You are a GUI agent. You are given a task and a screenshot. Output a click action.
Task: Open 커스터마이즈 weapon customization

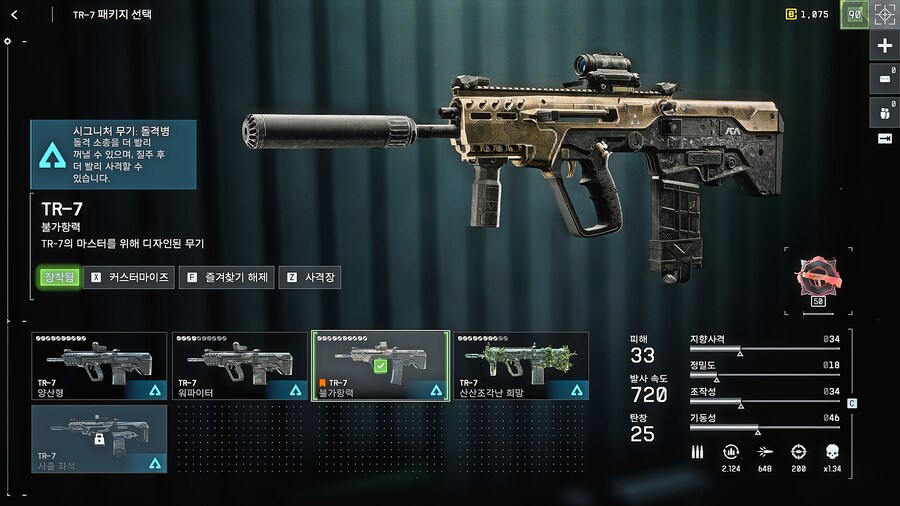click(130, 277)
